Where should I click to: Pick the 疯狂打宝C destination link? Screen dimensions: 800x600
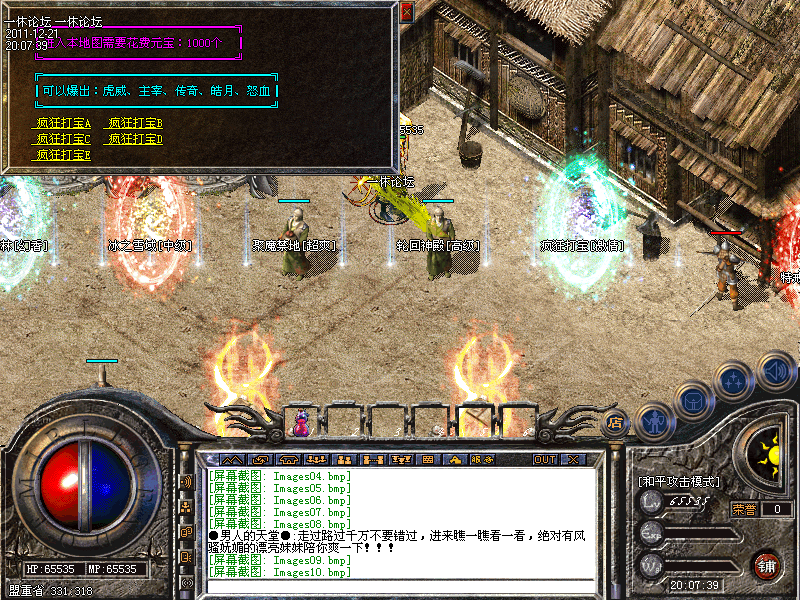63,139
